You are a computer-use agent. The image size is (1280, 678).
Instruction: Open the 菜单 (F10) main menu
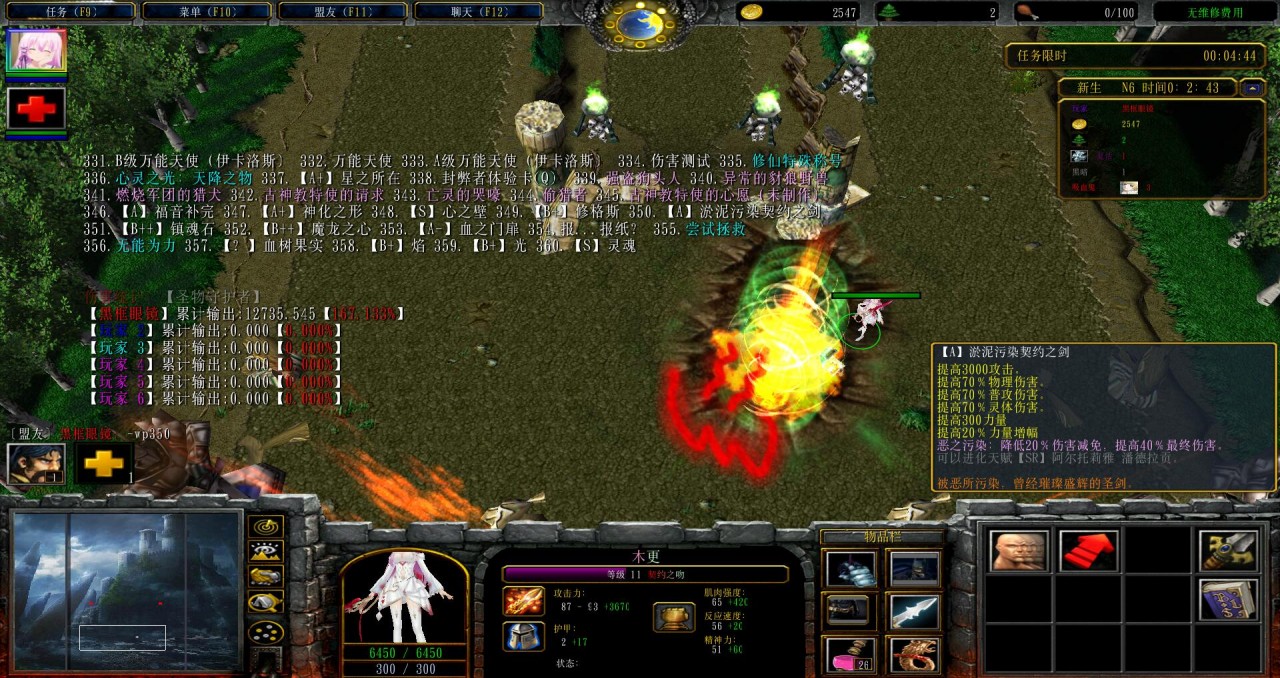206,11
